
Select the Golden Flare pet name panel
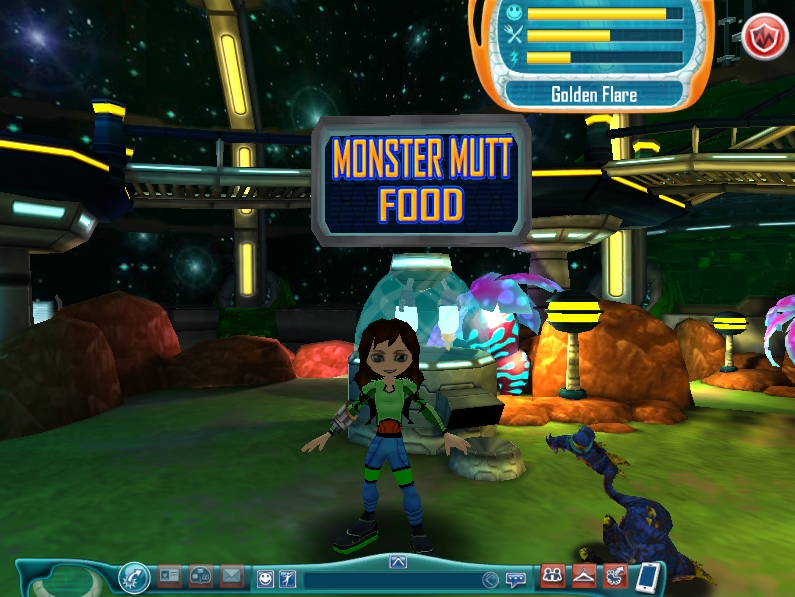tap(594, 96)
